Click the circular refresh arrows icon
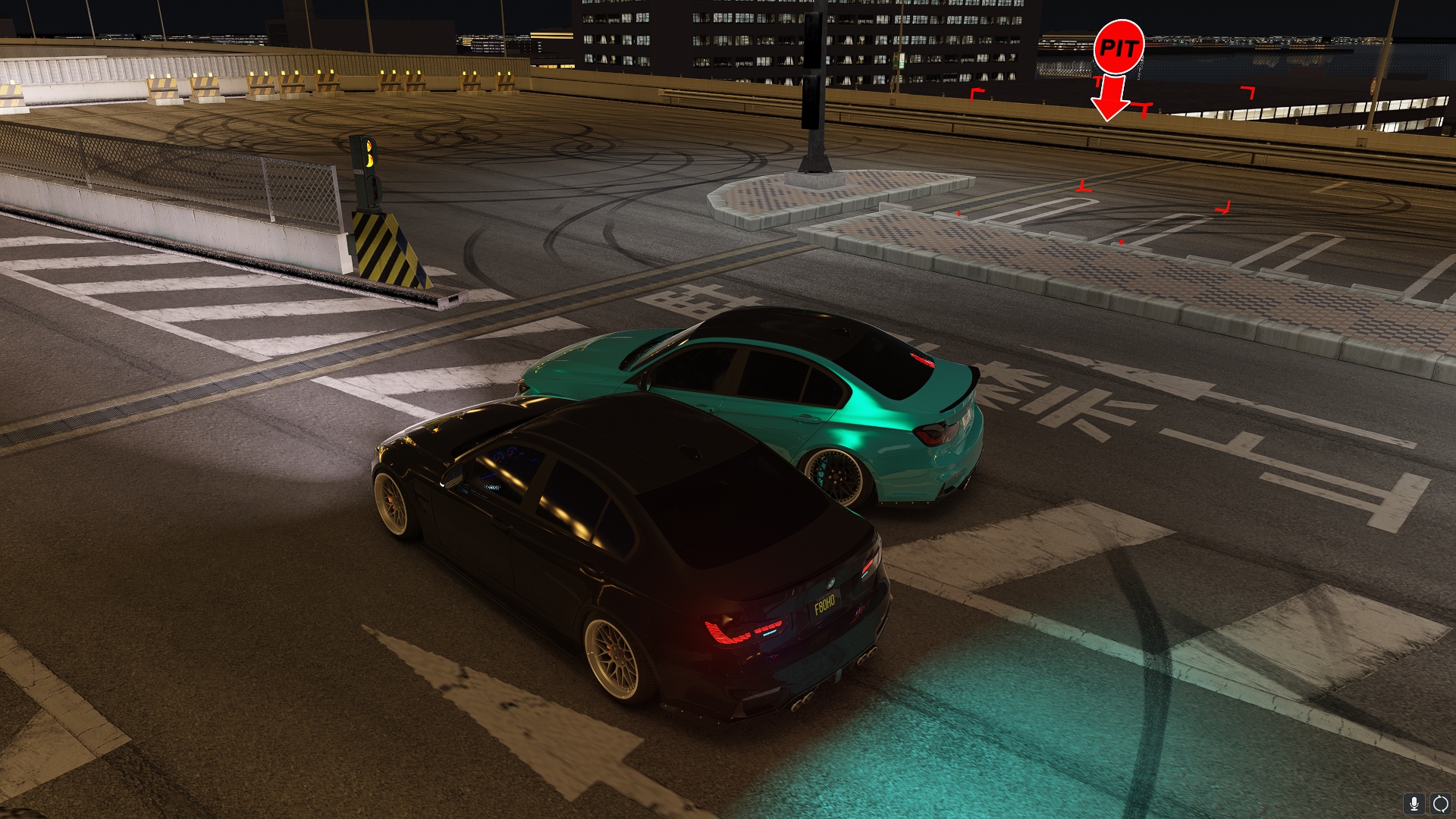1456x819 pixels. (1440, 803)
